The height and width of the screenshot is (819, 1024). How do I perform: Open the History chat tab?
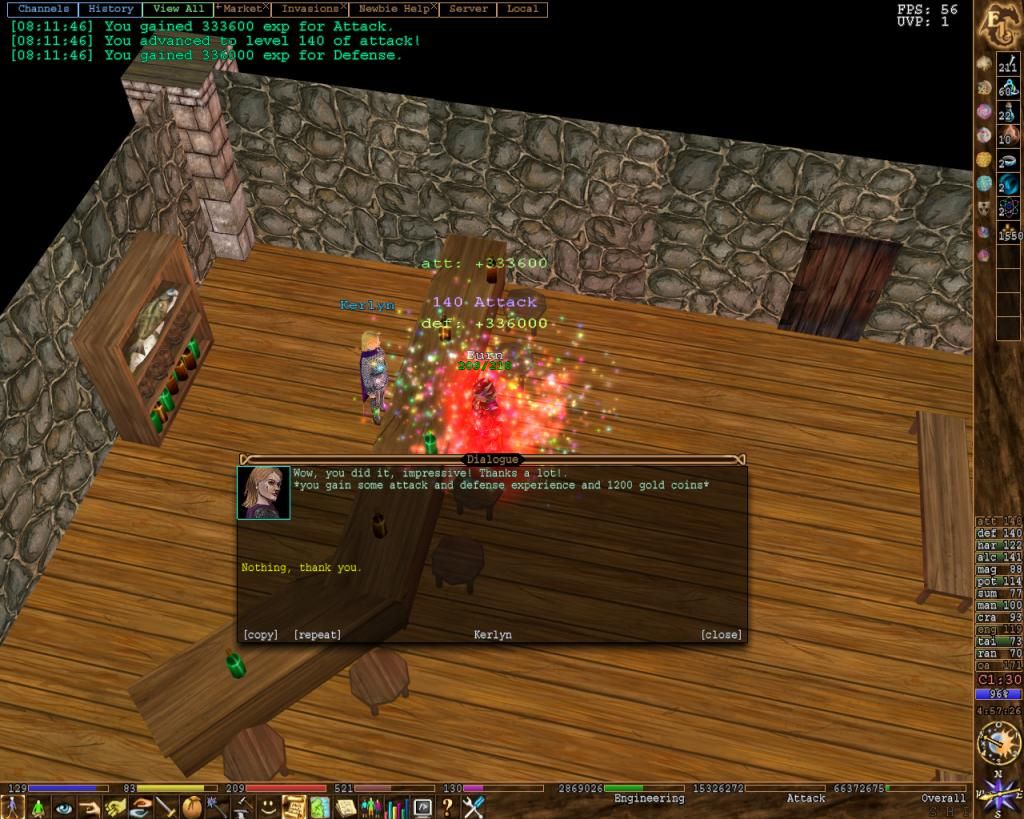pos(110,9)
